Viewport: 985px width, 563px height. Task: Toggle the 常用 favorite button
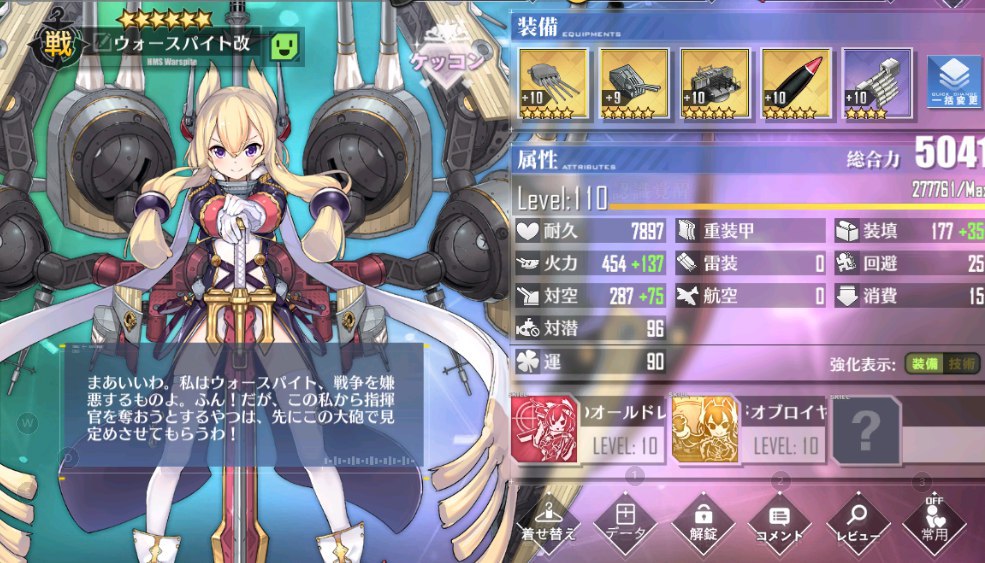[x=935, y=522]
